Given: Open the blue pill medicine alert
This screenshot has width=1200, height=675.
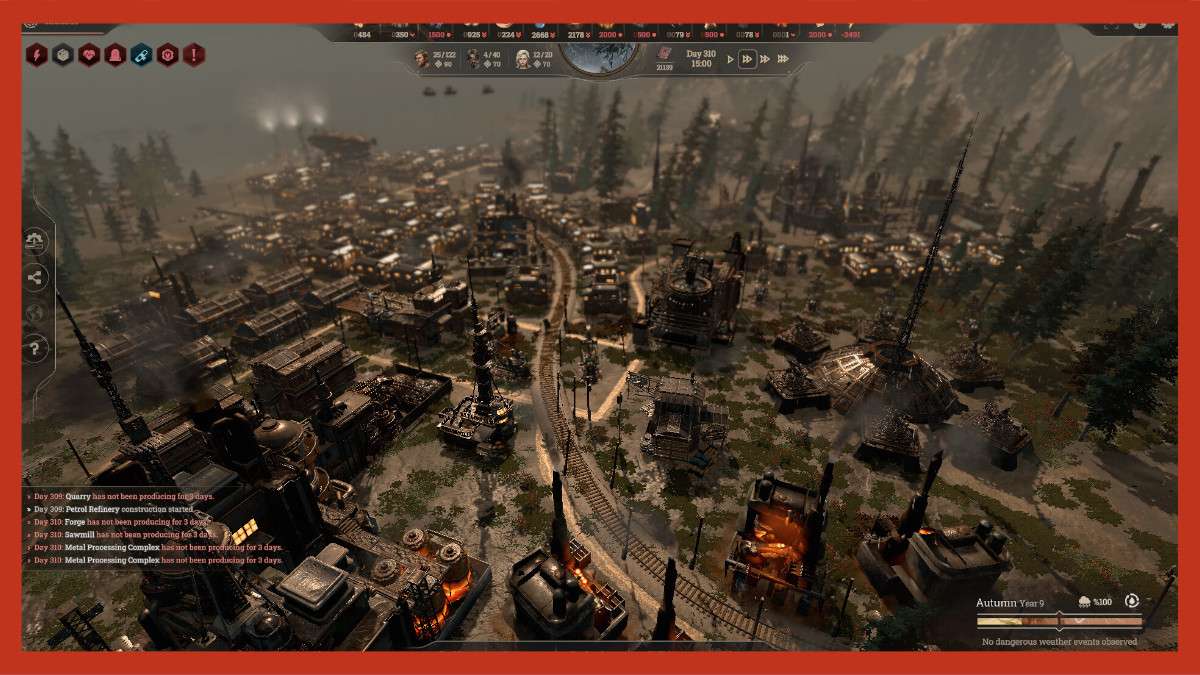Looking at the screenshot, I should (141, 55).
